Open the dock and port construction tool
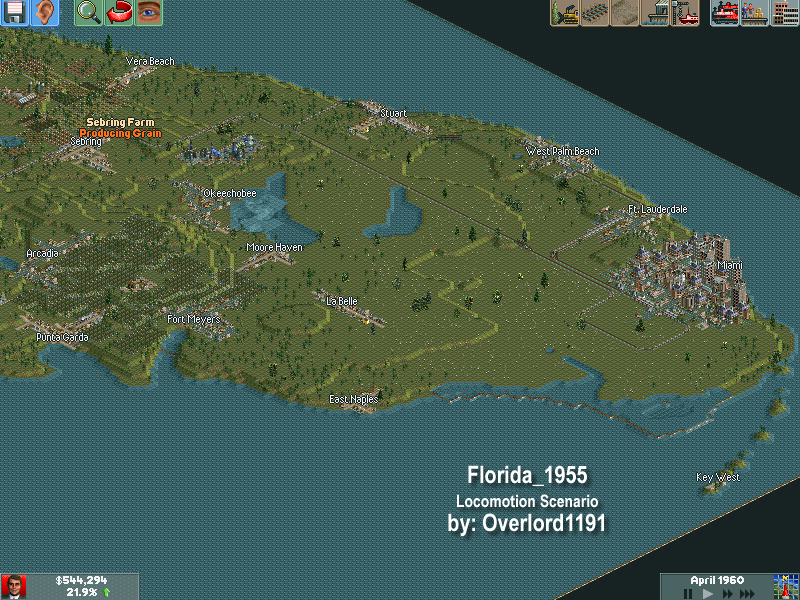 [655, 13]
